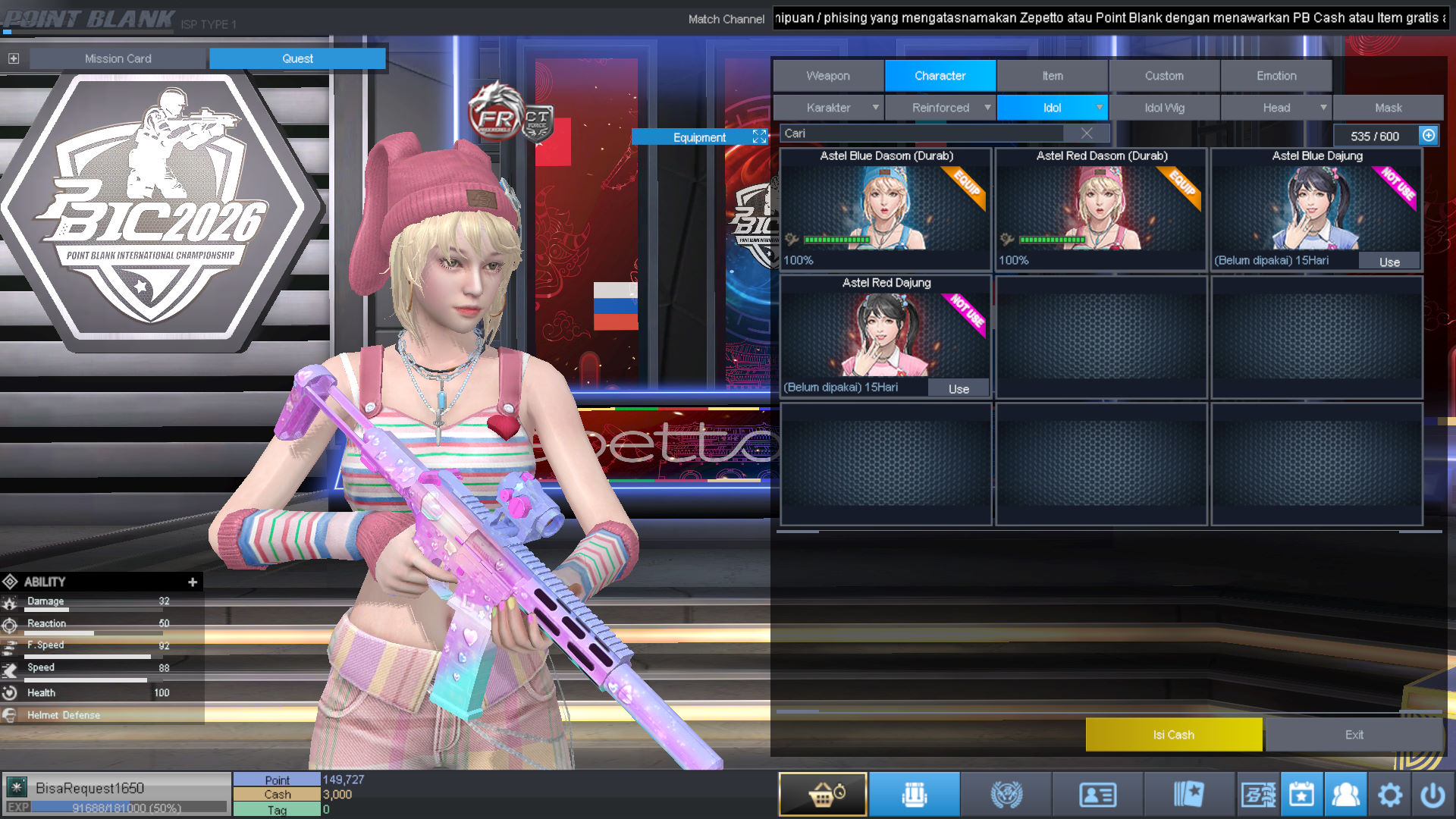Image resolution: width=1456 pixels, height=819 pixels.
Task: Open the friends community icon
Action: click(x=1346, y=793)
